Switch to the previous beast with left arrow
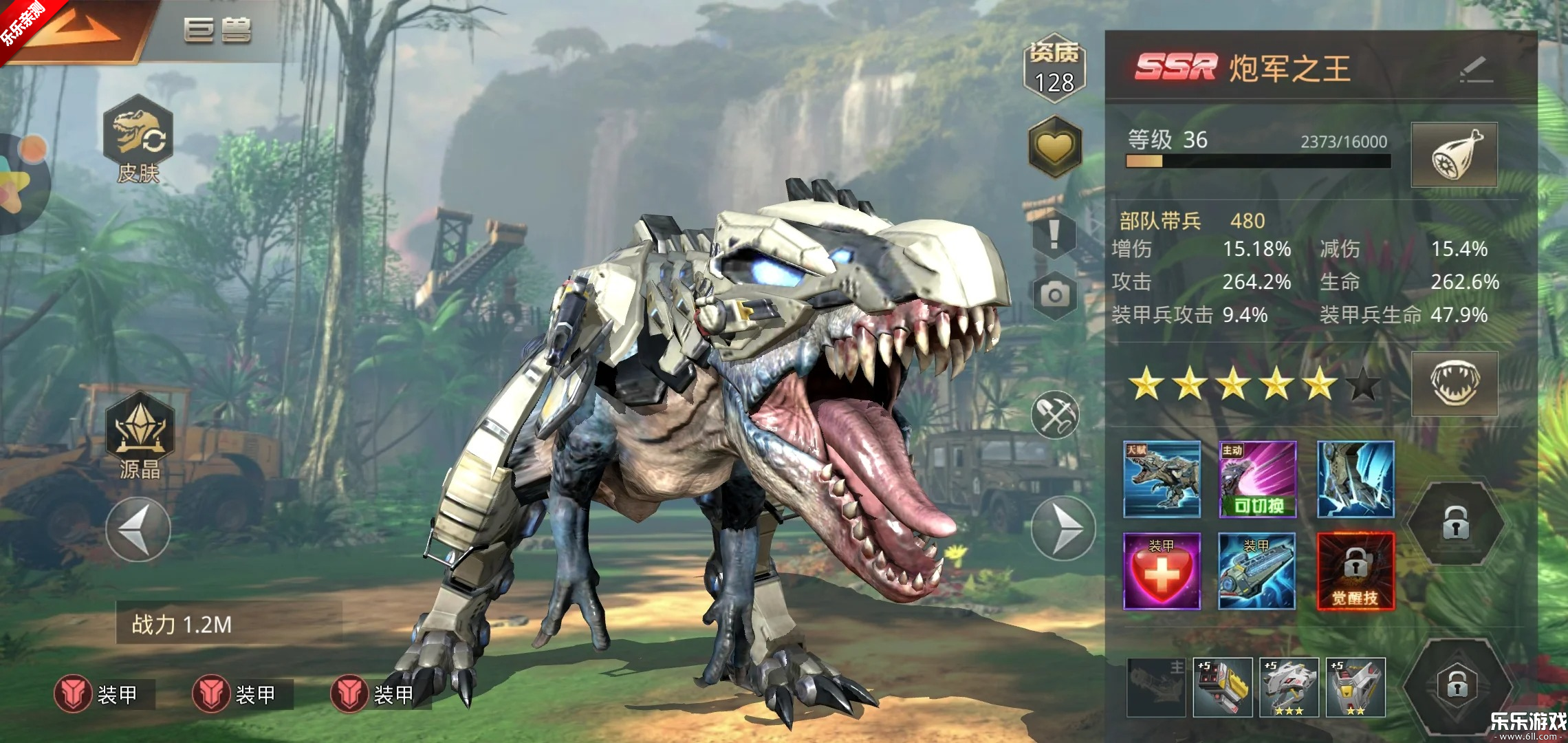The width and height of the screenshot is (1568, 743). 138,529
